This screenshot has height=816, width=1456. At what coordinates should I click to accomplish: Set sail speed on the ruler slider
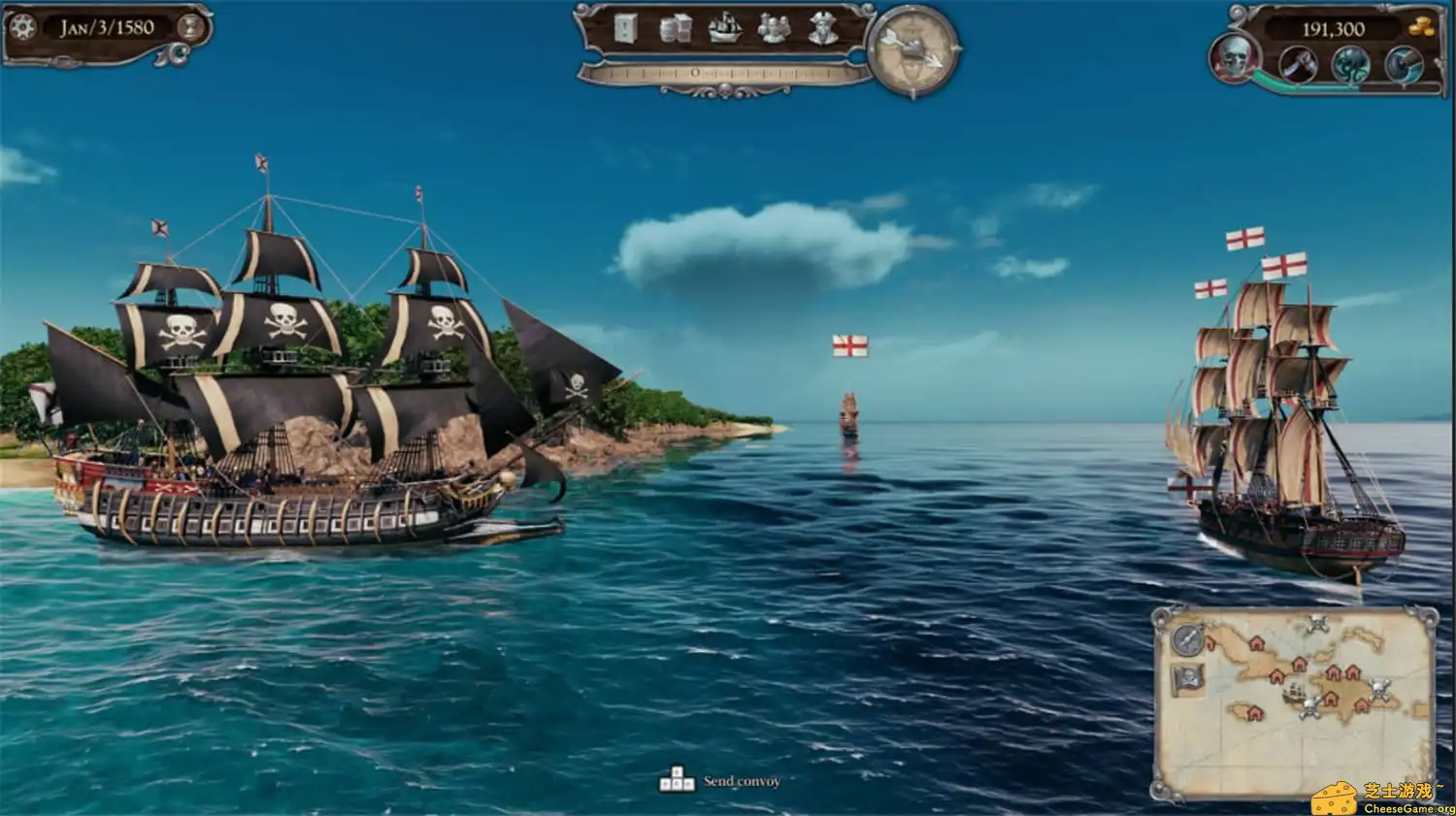click(693, 70)
